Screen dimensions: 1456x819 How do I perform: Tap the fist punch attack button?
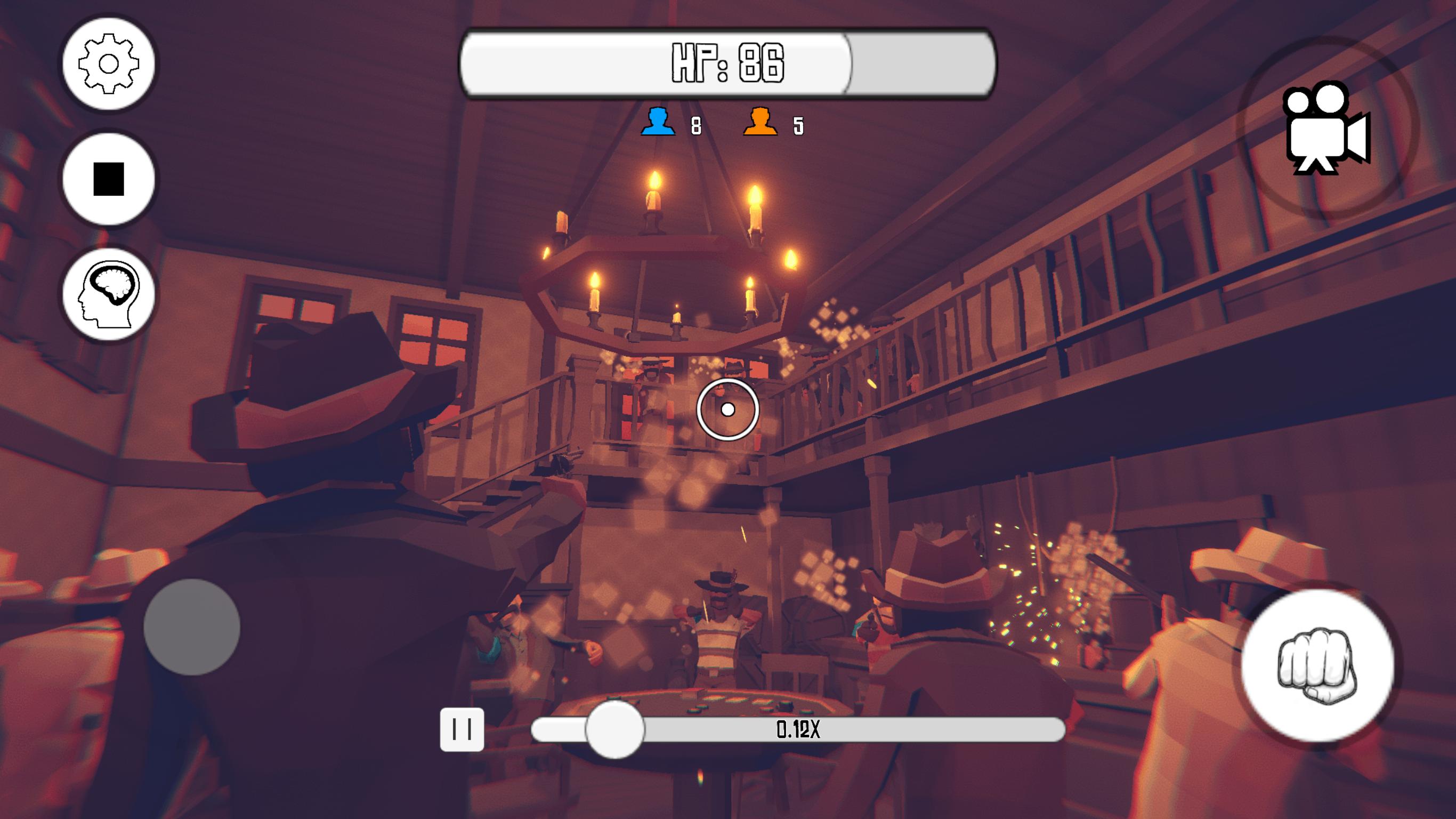tap(1317, 665)
